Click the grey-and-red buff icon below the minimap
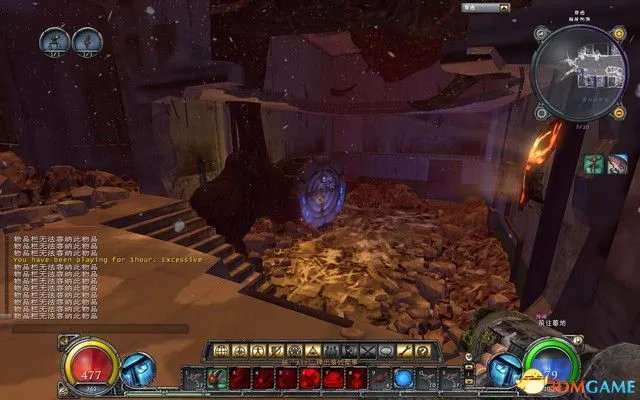This screenshot has height=400, width=640. click(618, 165)
